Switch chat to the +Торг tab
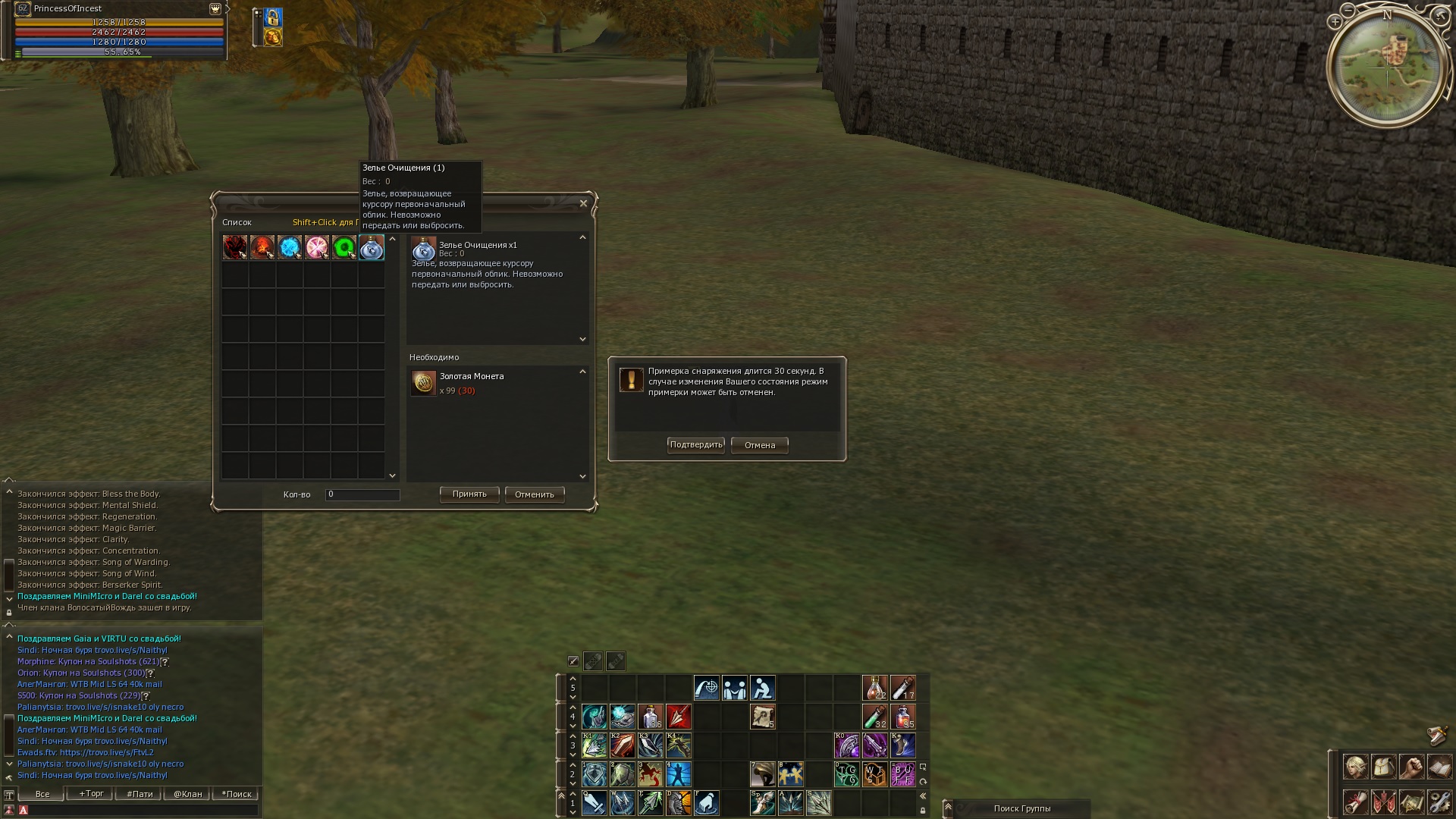The height and width of the screenshot is (819, 1456). click(91, 794)
